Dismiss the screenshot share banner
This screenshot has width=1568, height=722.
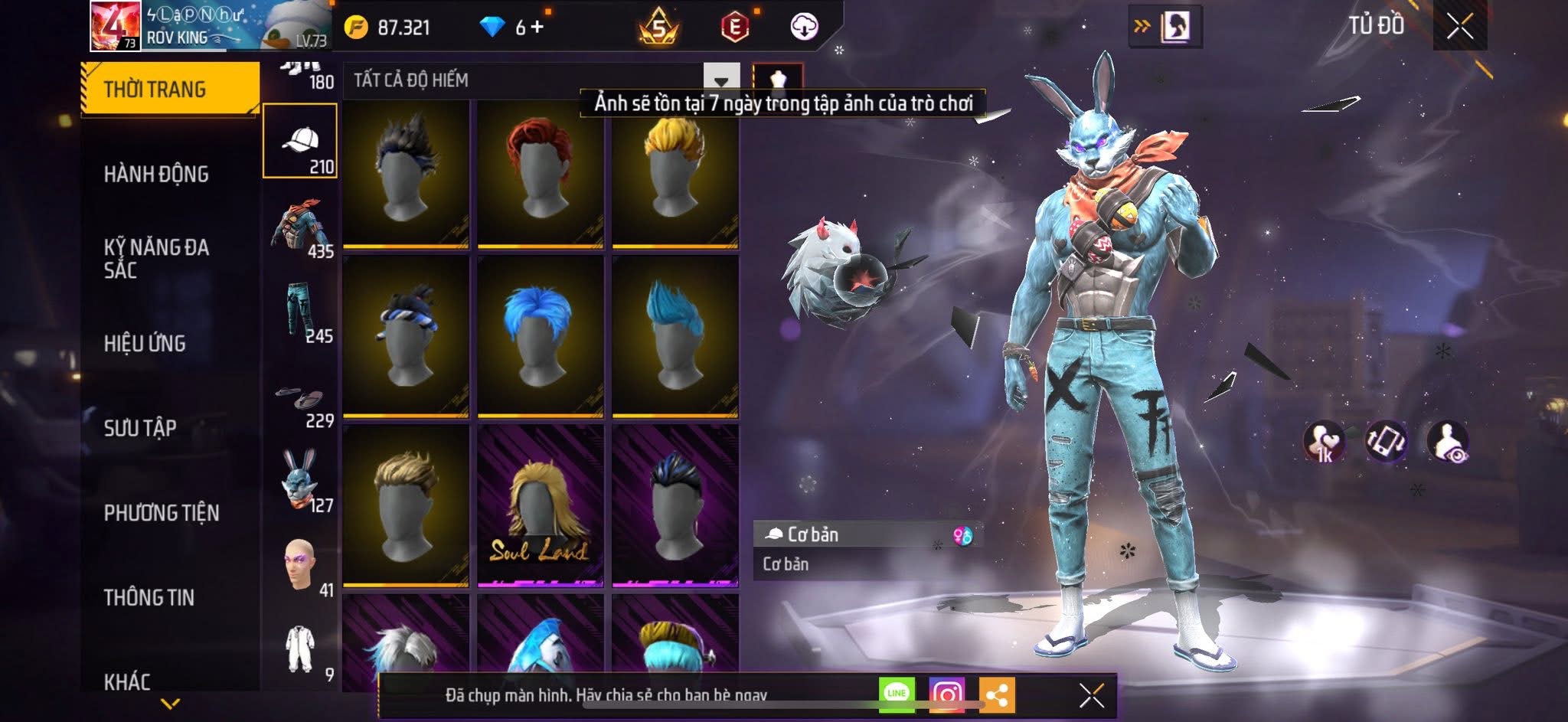click(1091, 696)
